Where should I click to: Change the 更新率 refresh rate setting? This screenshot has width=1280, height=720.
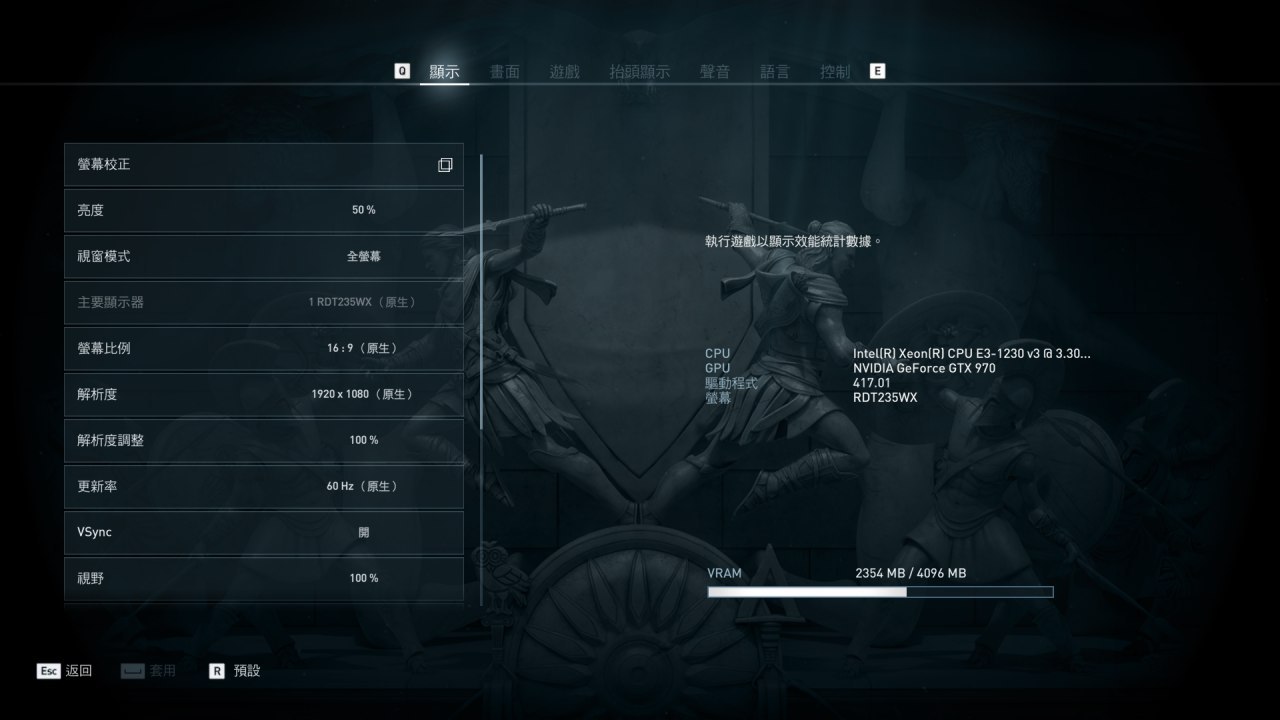point(264,486)
